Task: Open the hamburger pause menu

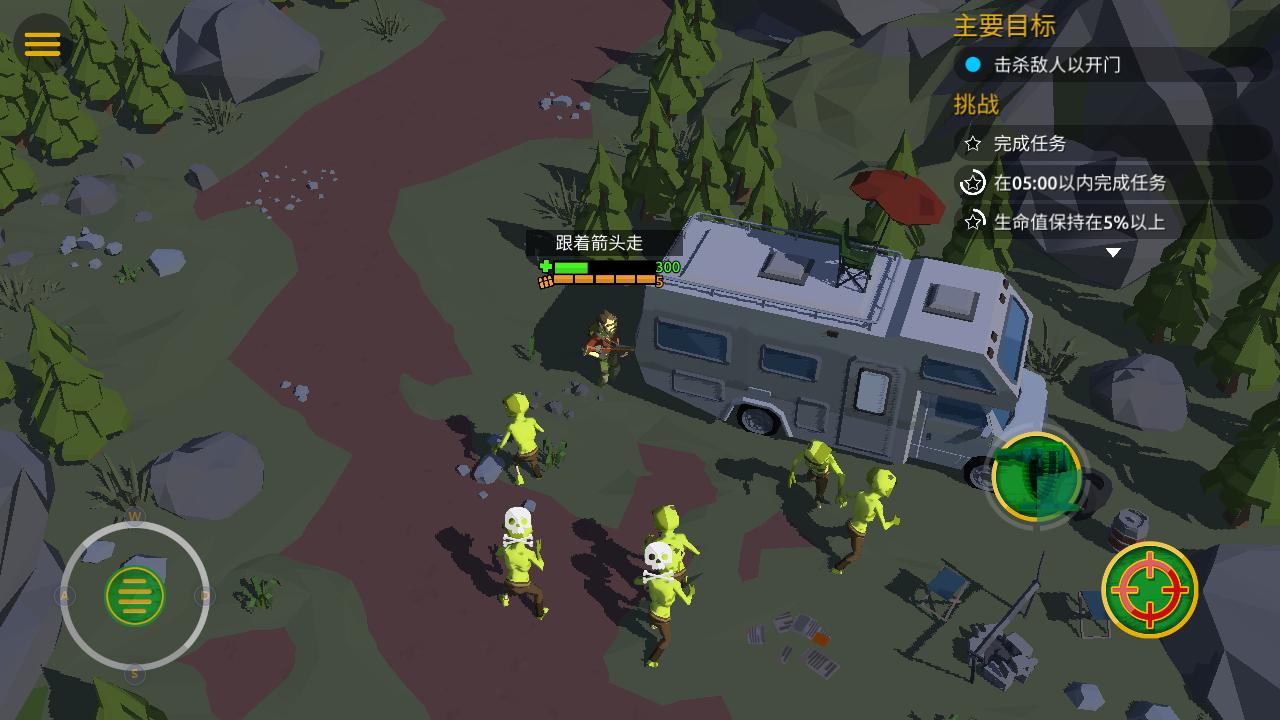Action: coord(43,44)
